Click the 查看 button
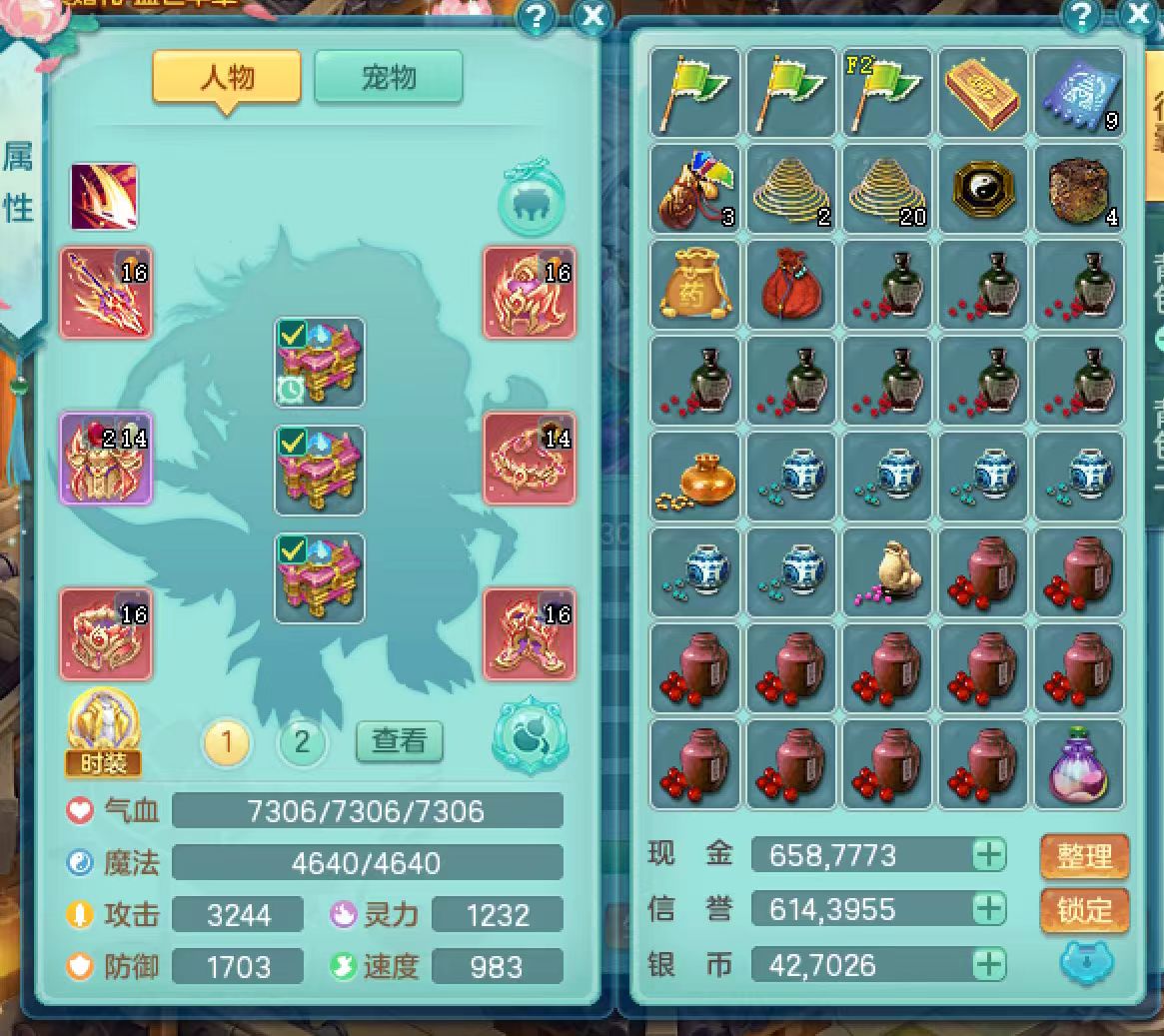This screenshot has height=1036, width=1164. coord(400,740)
